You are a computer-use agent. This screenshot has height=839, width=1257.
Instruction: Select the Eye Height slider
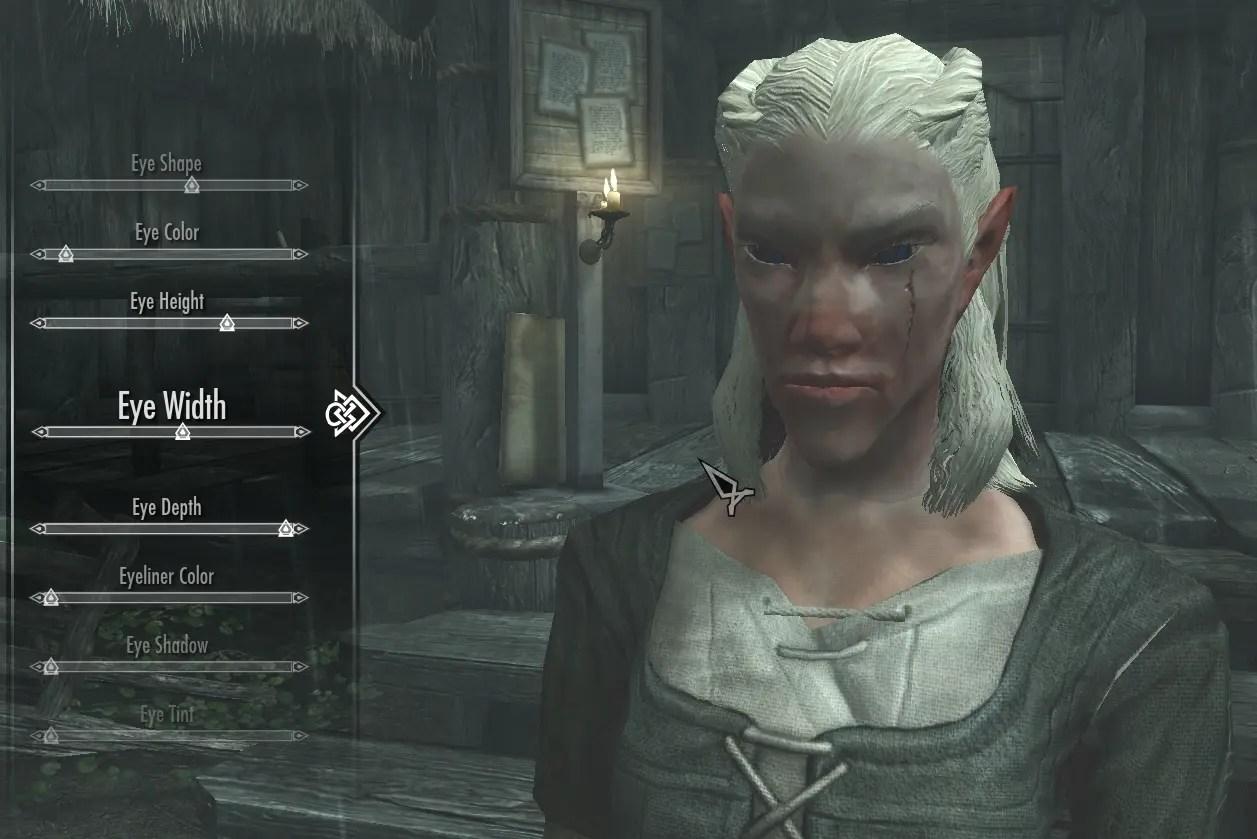pos(170,323)
